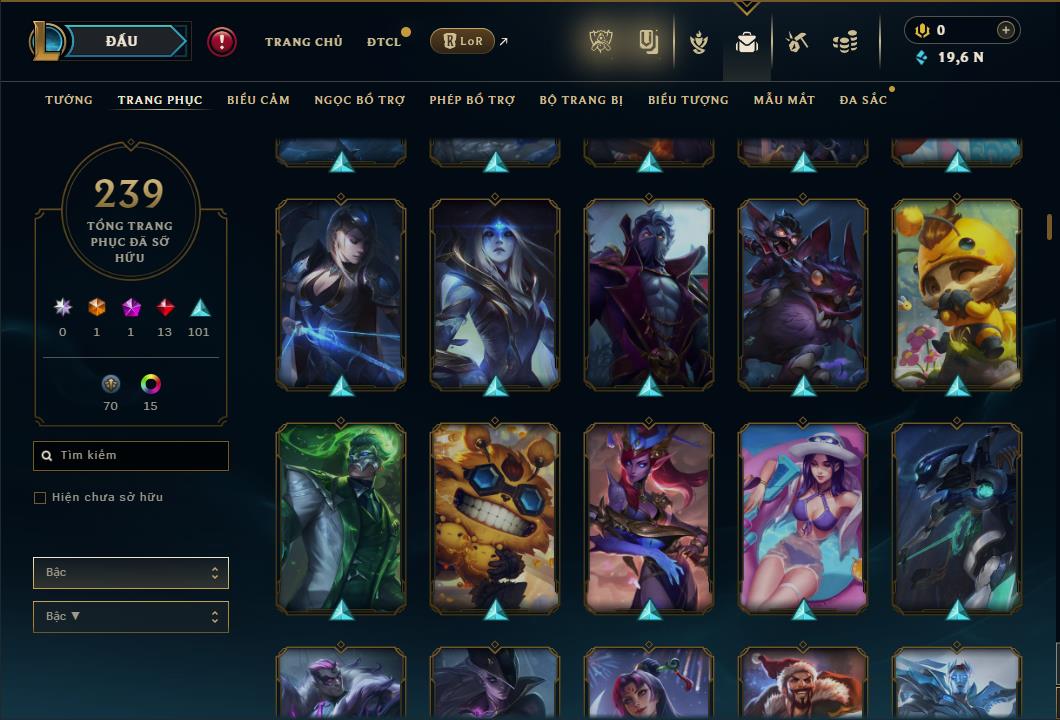Open the ĐA SẮC tab
1060x720 pixels.
tap(863, 100)
